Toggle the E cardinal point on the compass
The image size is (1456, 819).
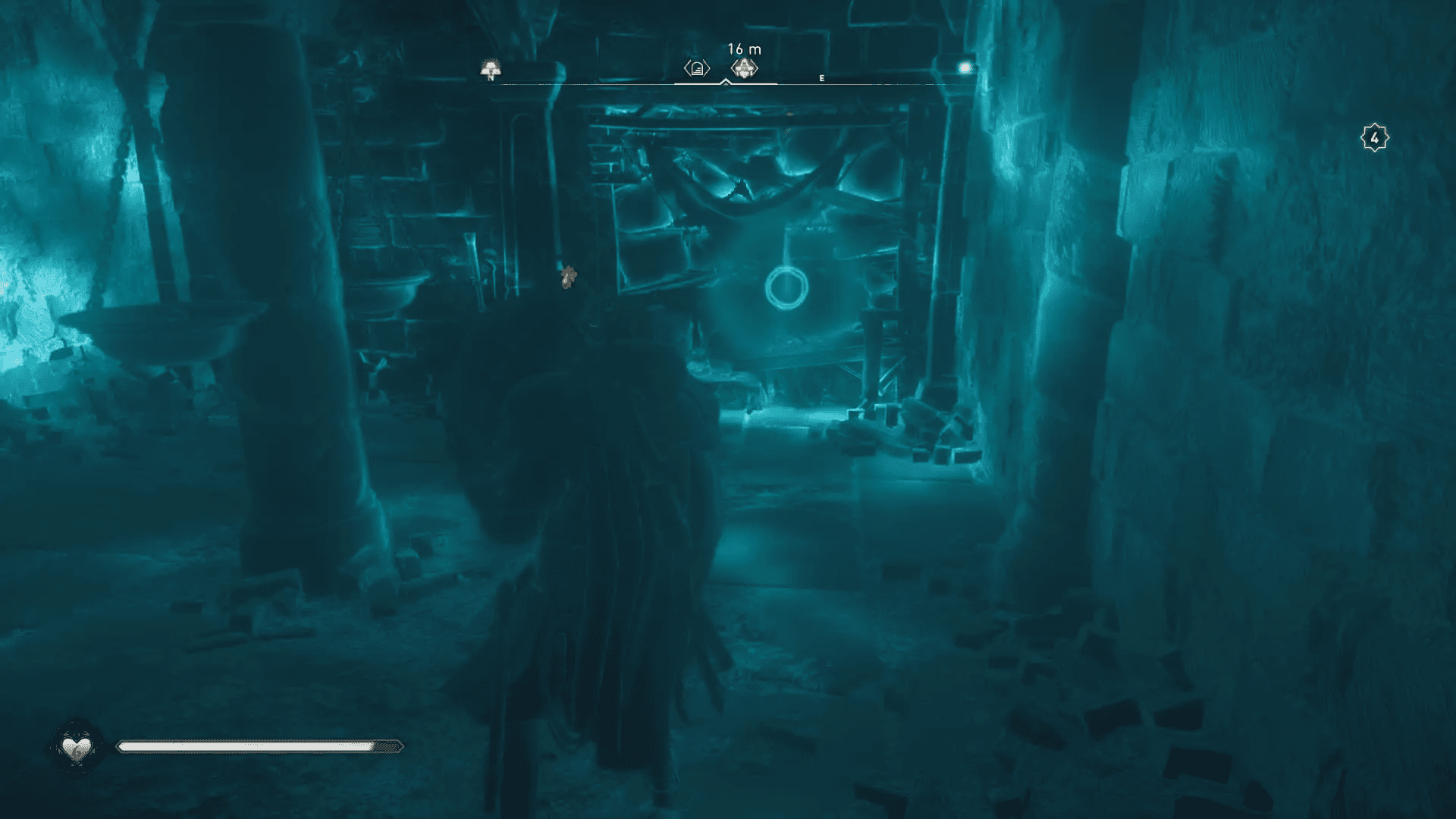[x=821, y=77]
